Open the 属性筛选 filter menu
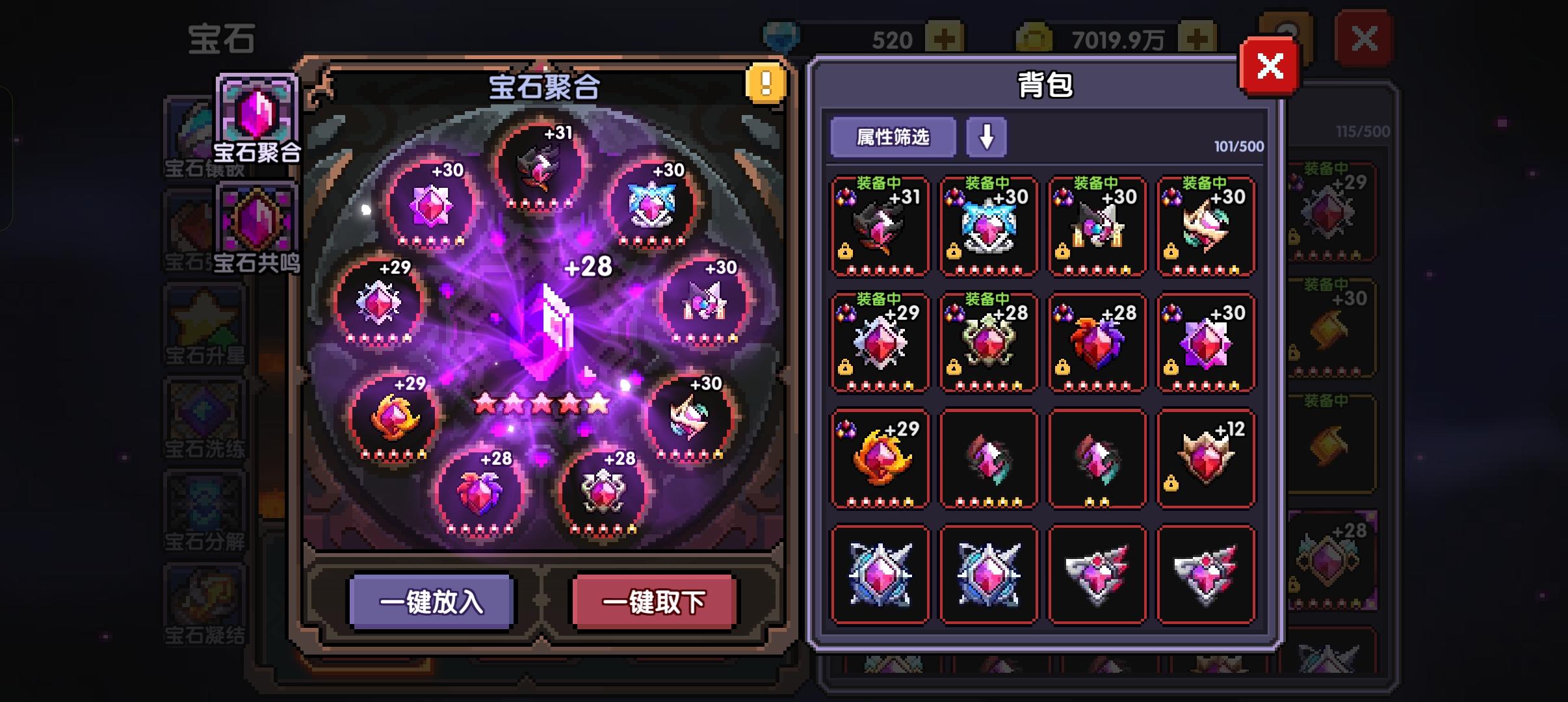Image resolution: width=1568 pixels, height=702 pixels. click(x=893, y=137)
